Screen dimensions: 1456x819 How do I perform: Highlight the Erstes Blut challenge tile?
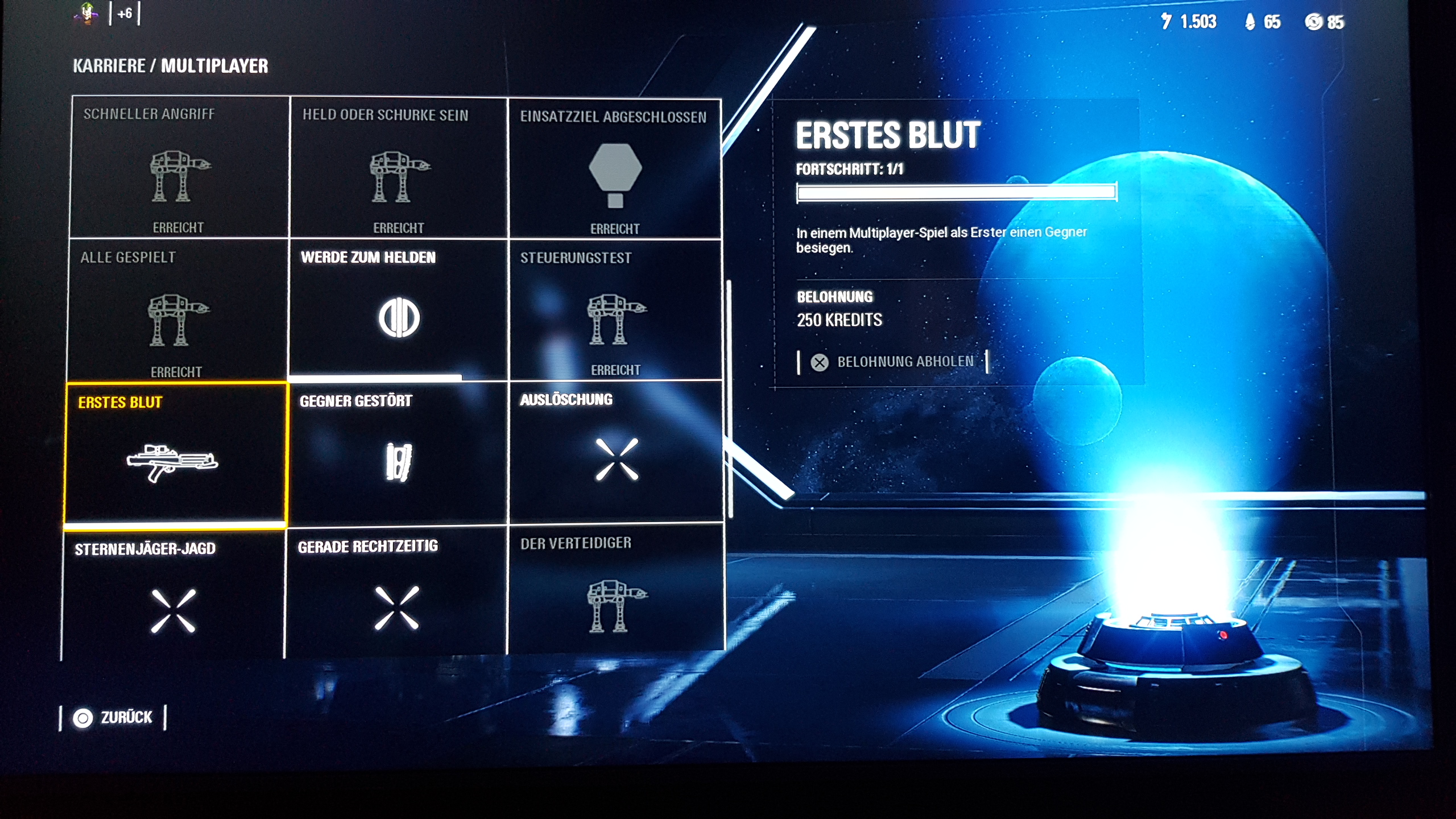tap(175, 455)
